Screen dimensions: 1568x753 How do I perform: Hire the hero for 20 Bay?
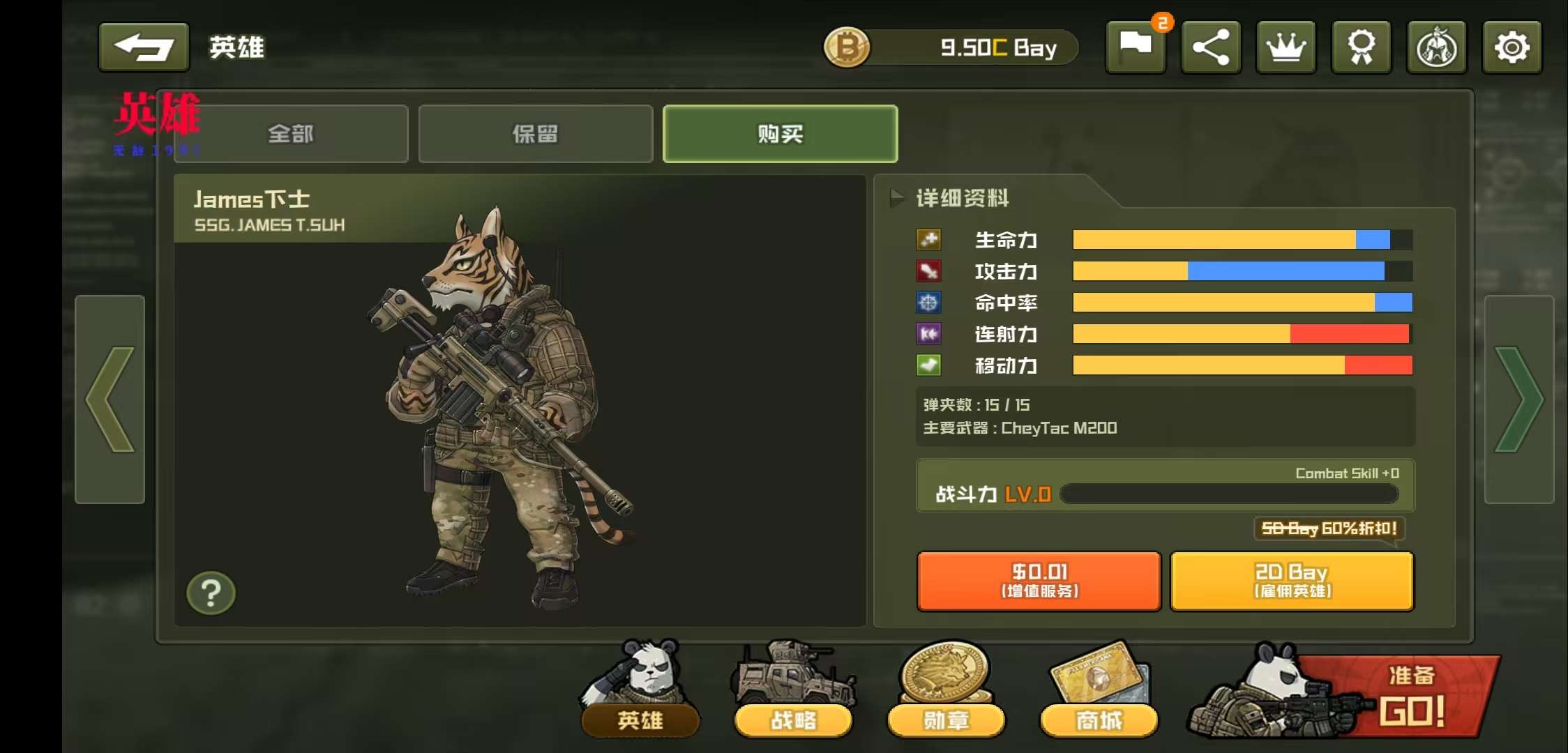tap(1292, 581)
